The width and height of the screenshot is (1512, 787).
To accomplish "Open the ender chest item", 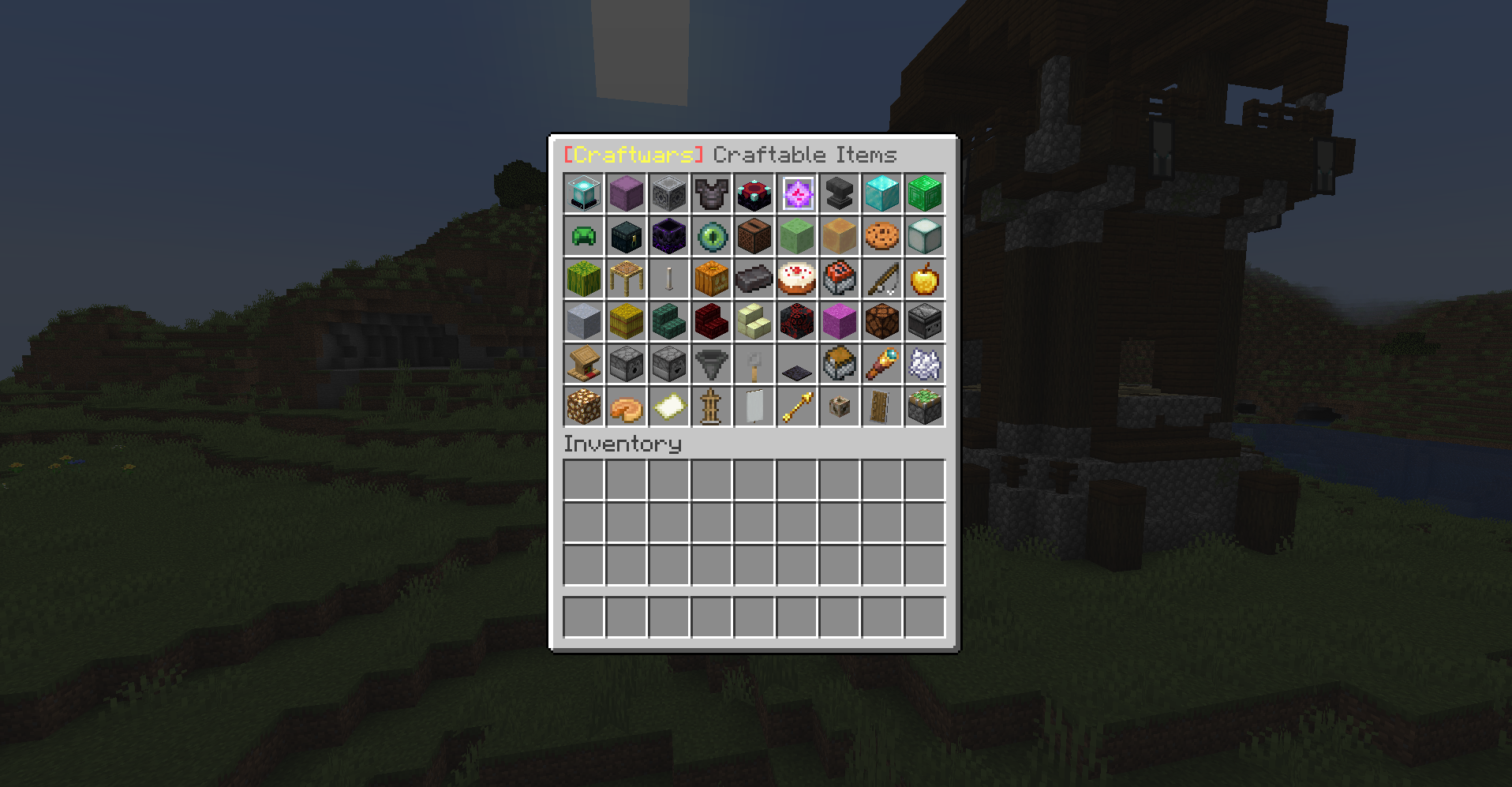I will coord(626,236).
